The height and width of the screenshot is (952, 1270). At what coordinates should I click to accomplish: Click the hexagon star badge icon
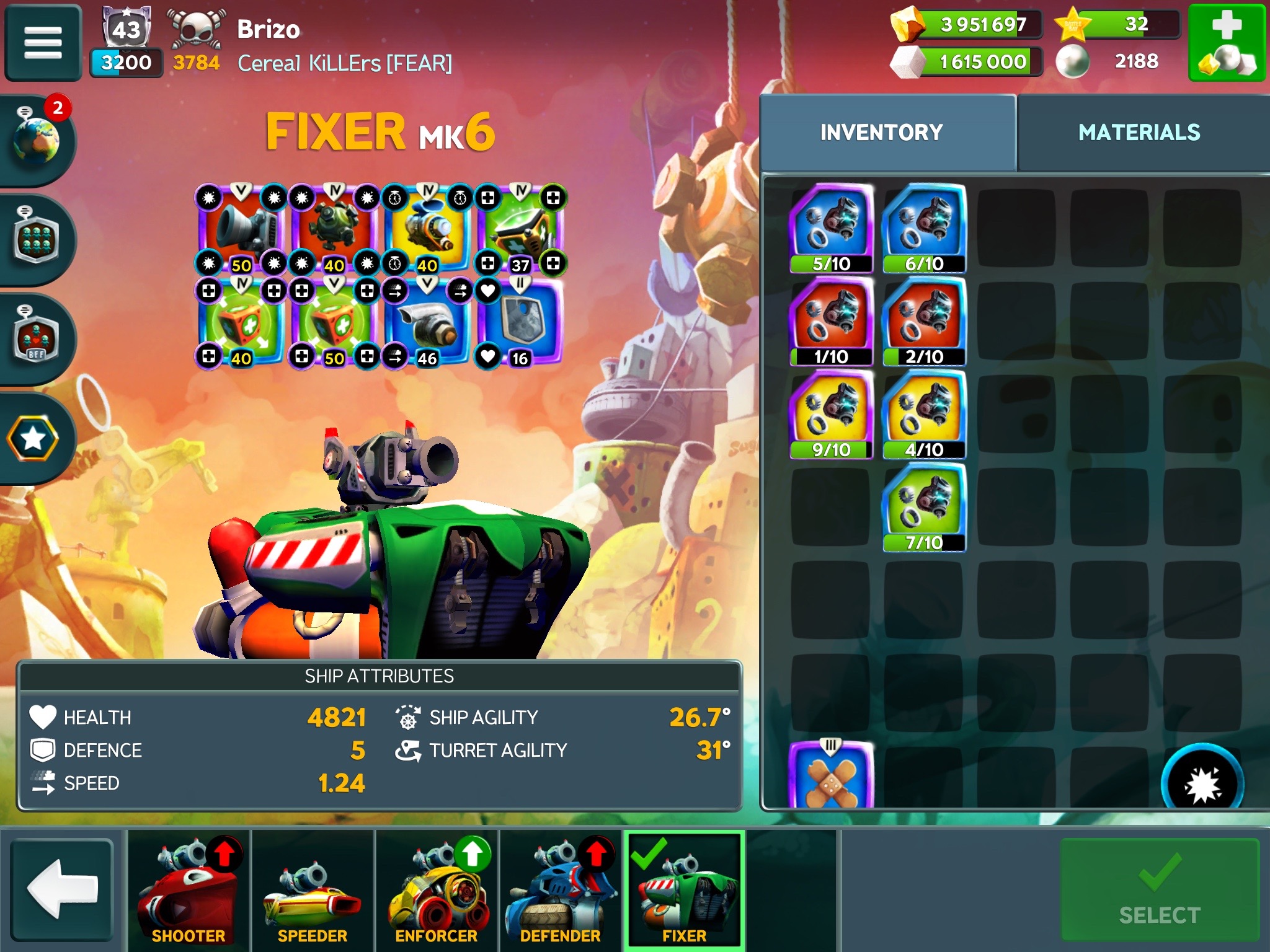coord(33,438)
